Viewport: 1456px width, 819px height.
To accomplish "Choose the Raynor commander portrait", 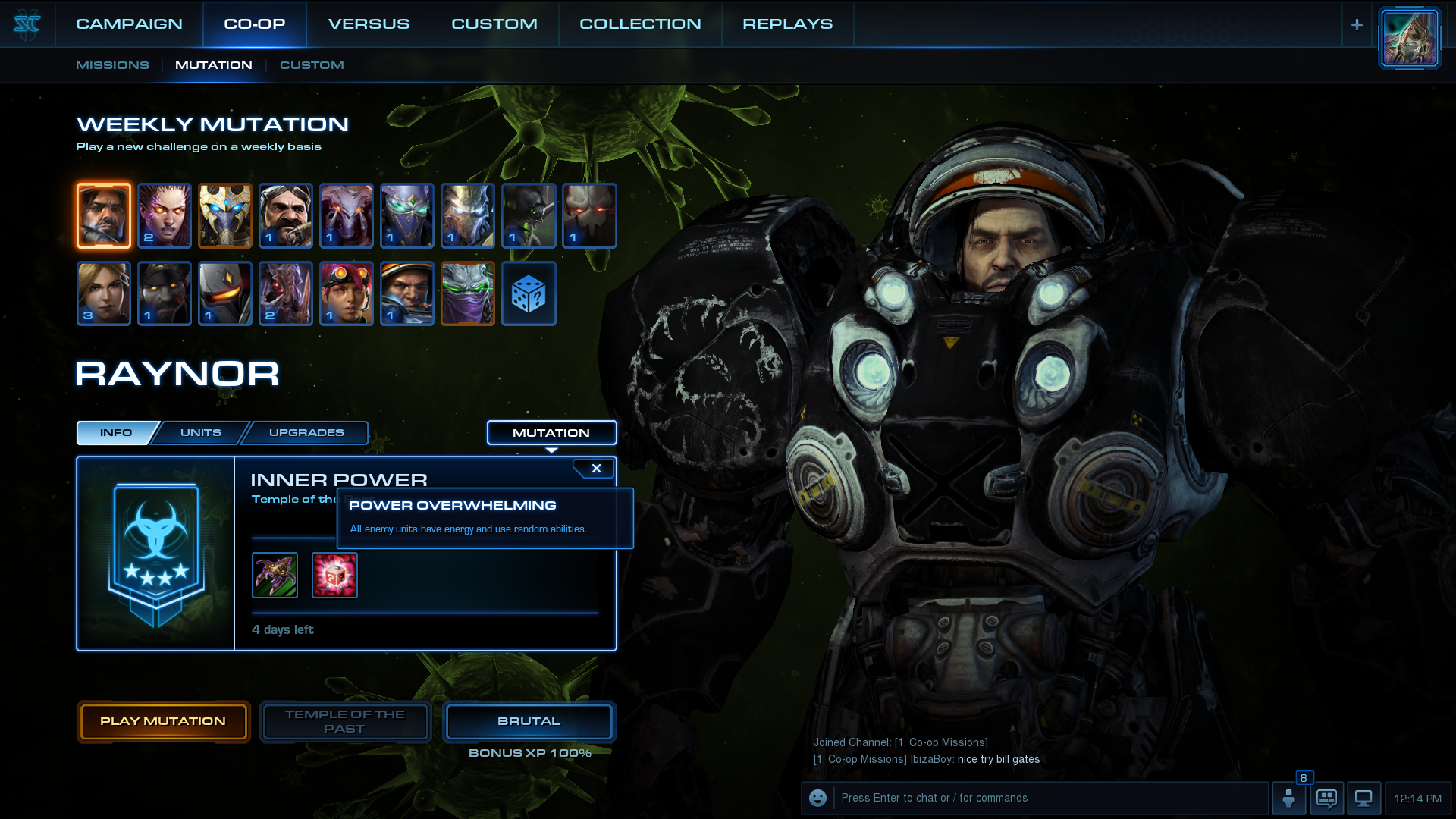I will 104,215.
